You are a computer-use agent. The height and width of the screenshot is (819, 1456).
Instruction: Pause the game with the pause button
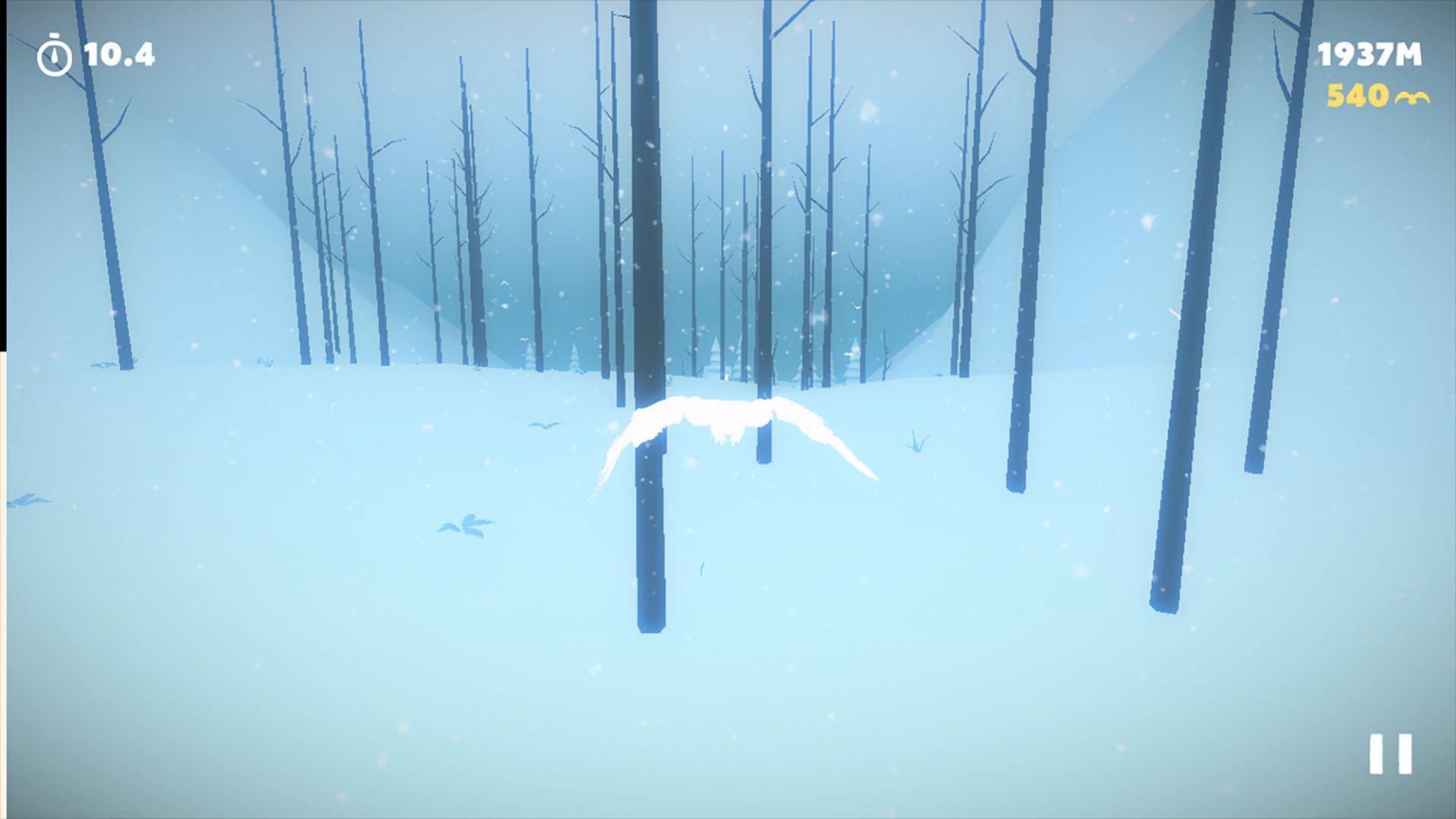1390,754
